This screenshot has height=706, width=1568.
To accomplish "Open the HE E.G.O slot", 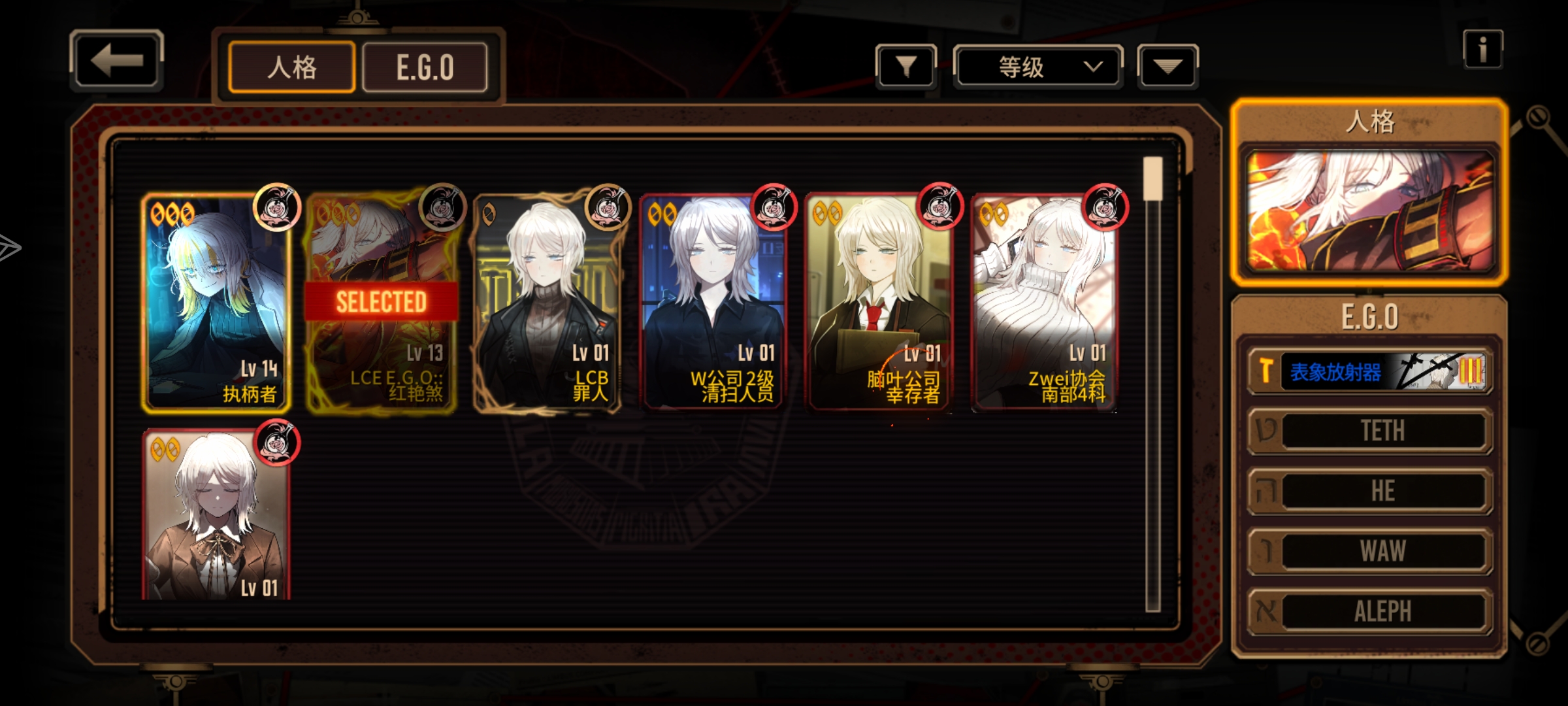I will [x=1370, y=491].
